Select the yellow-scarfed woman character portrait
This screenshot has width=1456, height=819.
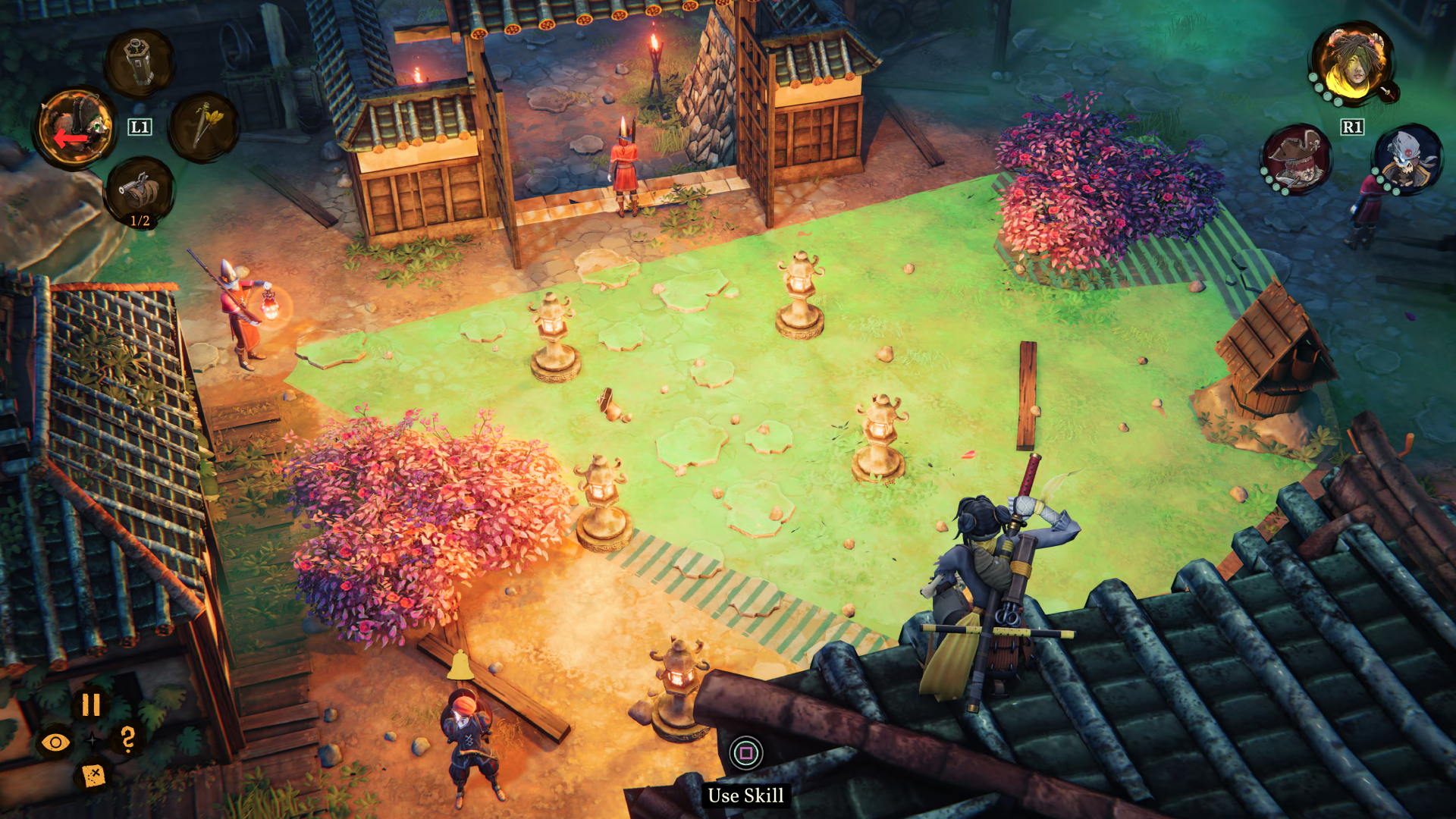point(1354,63)
